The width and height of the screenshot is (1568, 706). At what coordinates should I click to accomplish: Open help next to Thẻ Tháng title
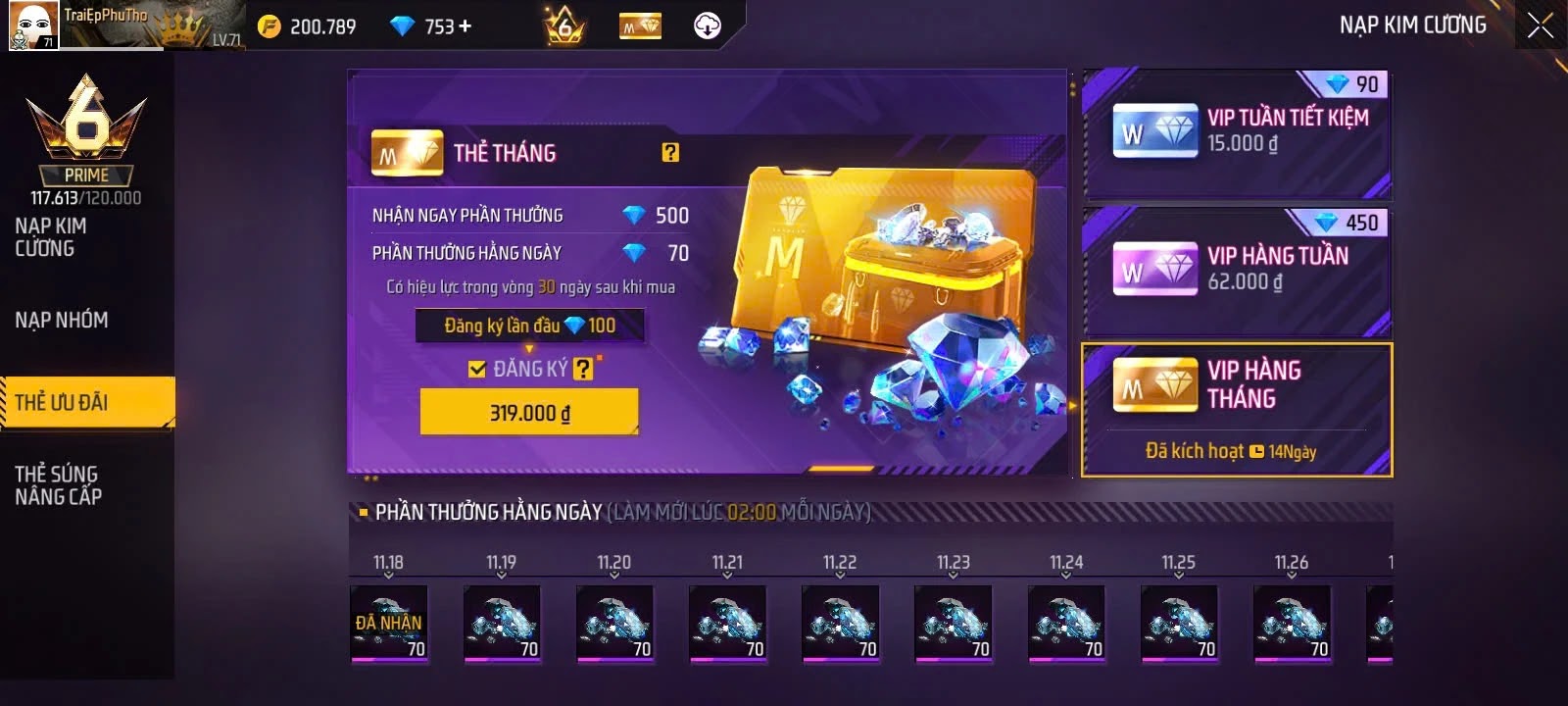coord(670,152)
